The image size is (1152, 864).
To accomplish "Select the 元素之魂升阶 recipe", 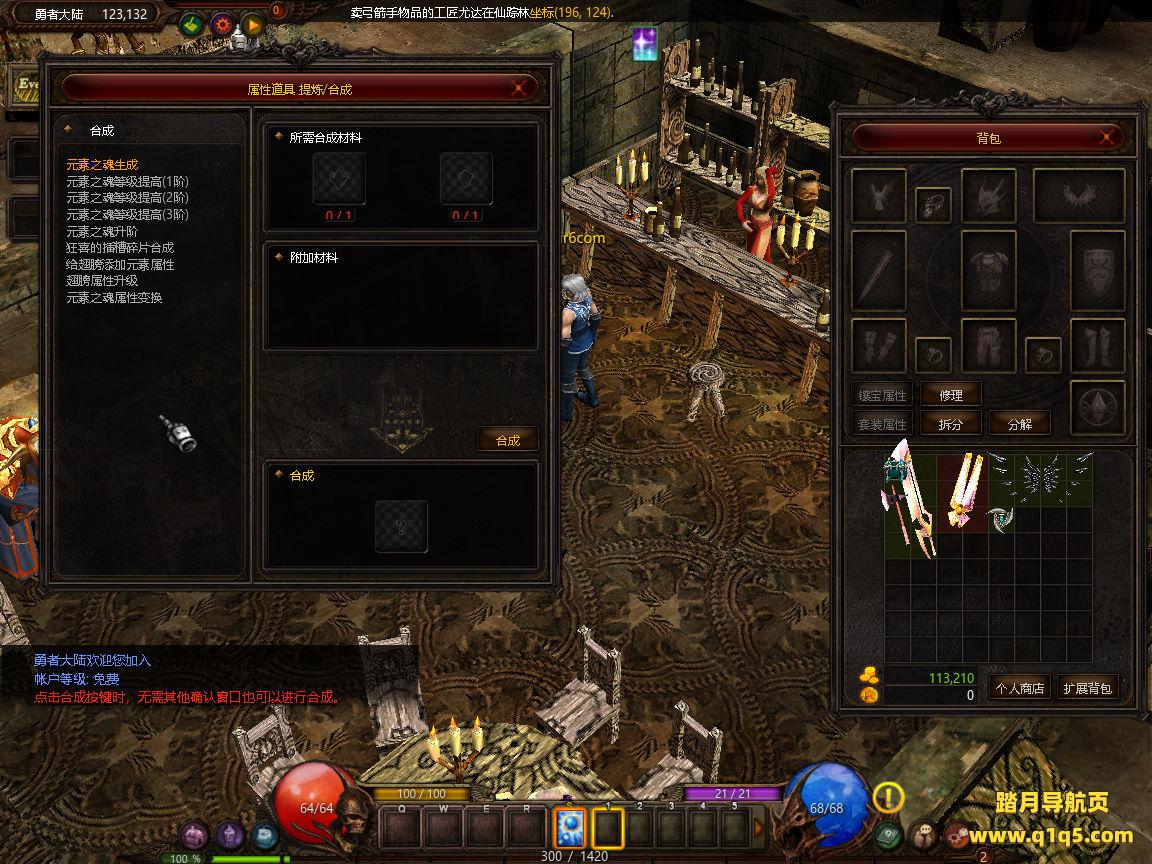I will 102,231.
